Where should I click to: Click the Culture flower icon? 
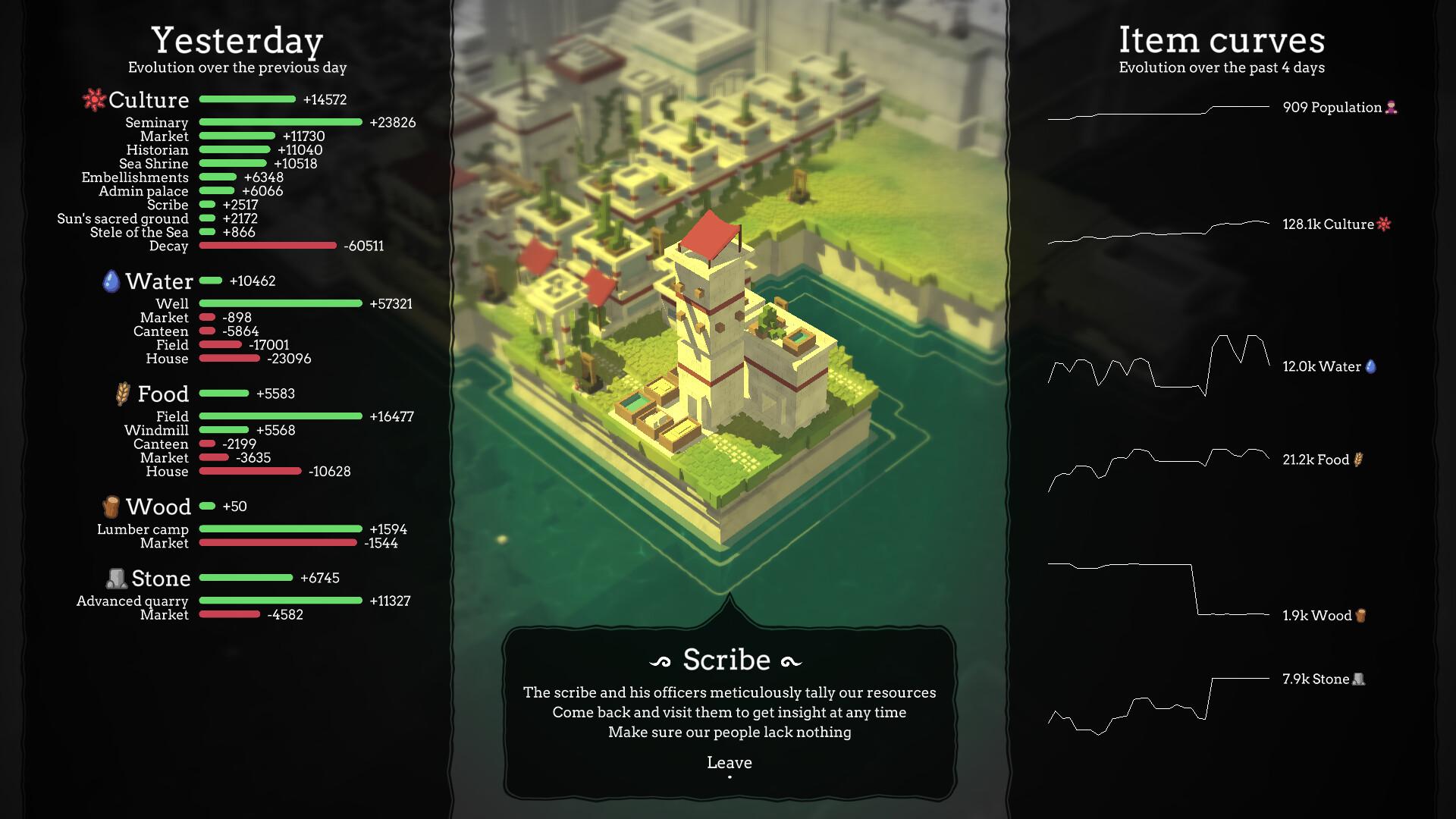(x=93, y=99)
